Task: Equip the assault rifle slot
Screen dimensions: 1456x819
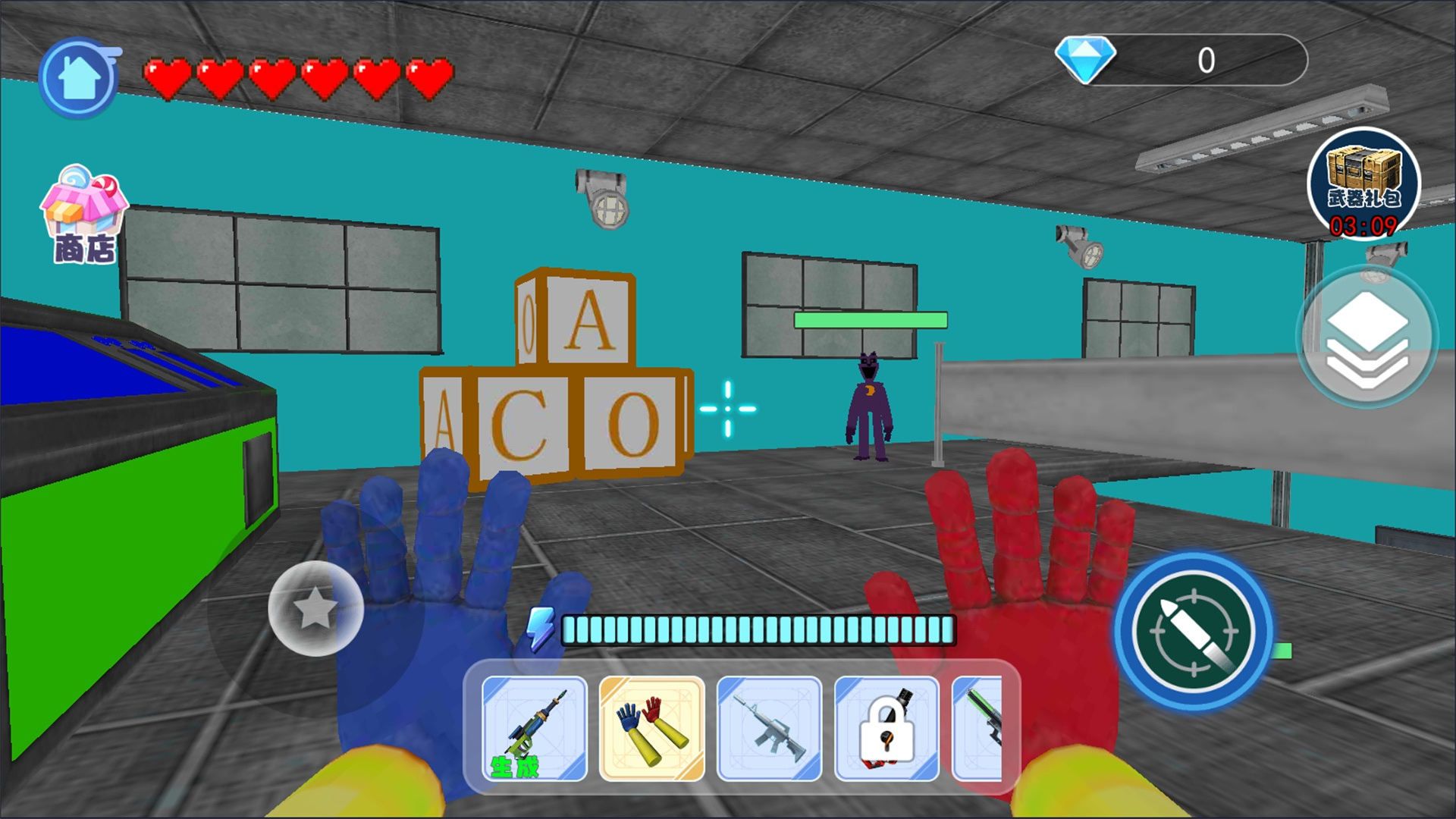Action: pos(769,729)
